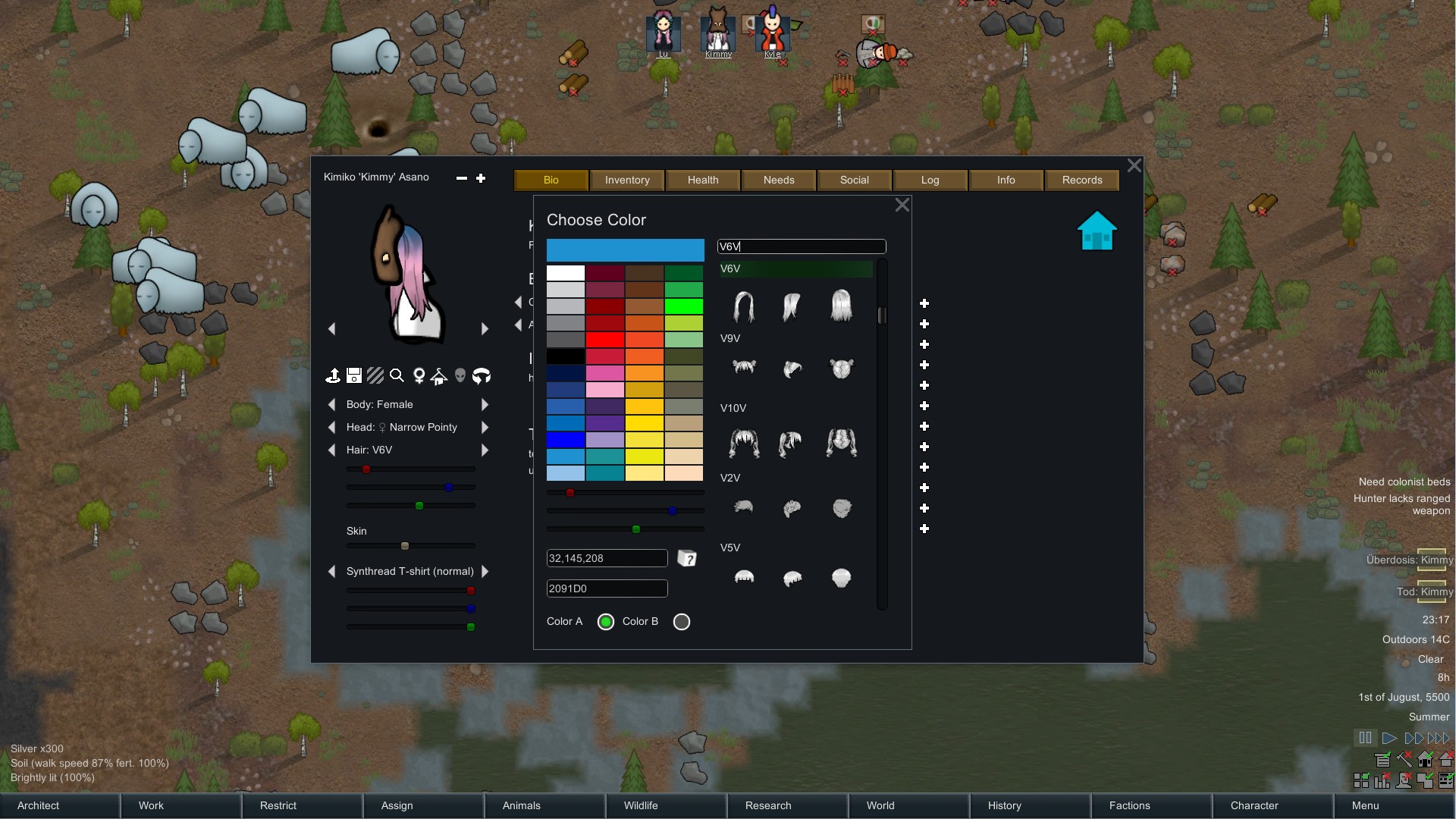Click the hair search text field
The height and width of the screenshot is (819, 1456).
click(x=802, y=246)
